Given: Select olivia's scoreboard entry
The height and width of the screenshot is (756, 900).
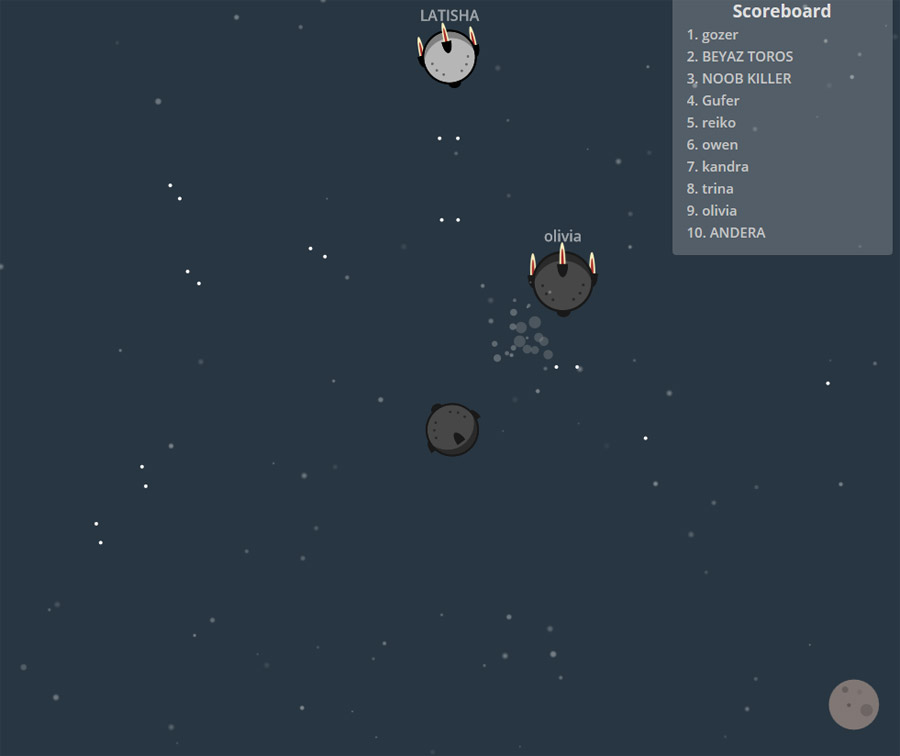Looking at the screenshot, I should [x=711, y=211].
